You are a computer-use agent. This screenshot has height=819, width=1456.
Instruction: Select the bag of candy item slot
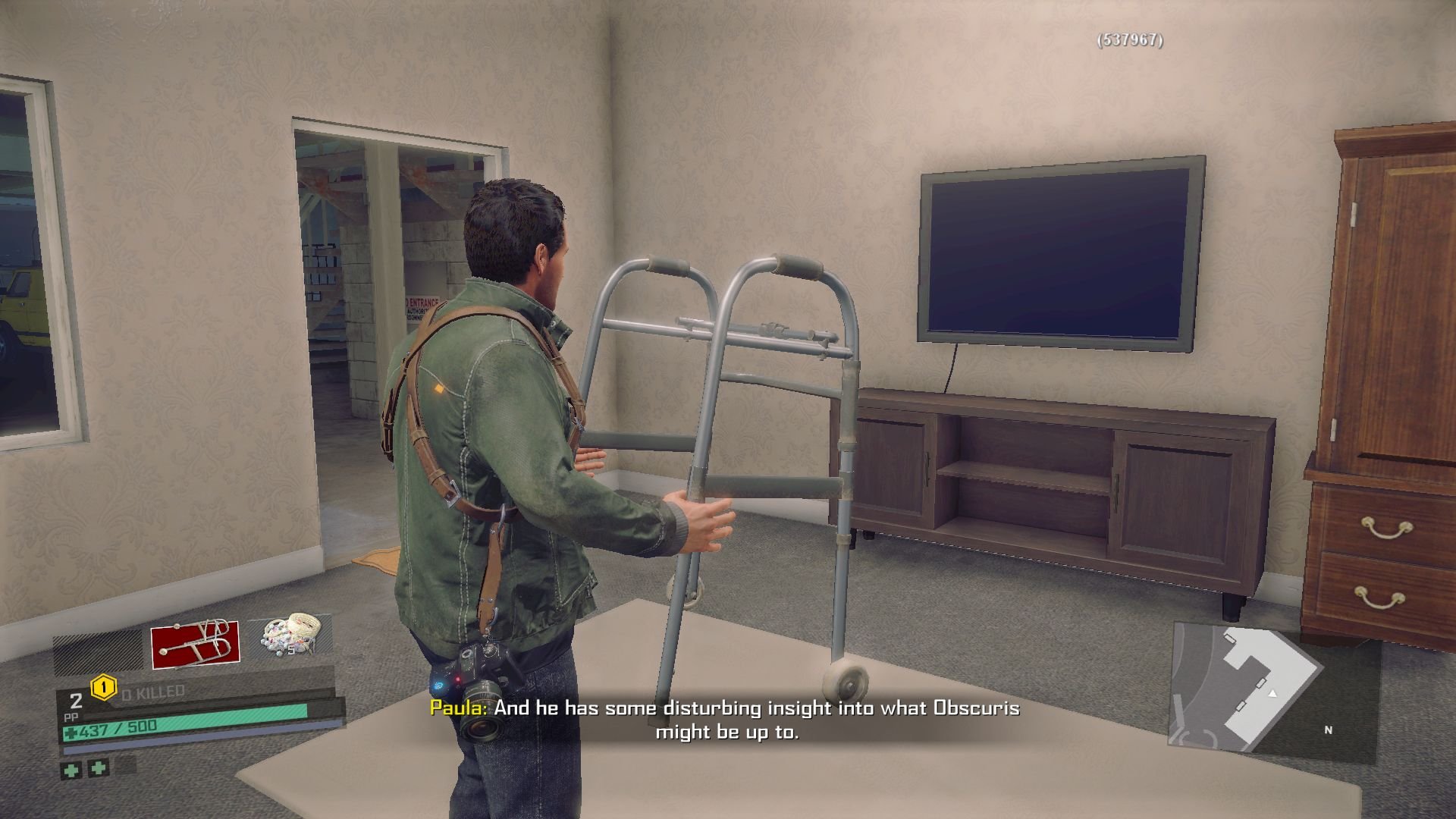click(x=288, y=635)
